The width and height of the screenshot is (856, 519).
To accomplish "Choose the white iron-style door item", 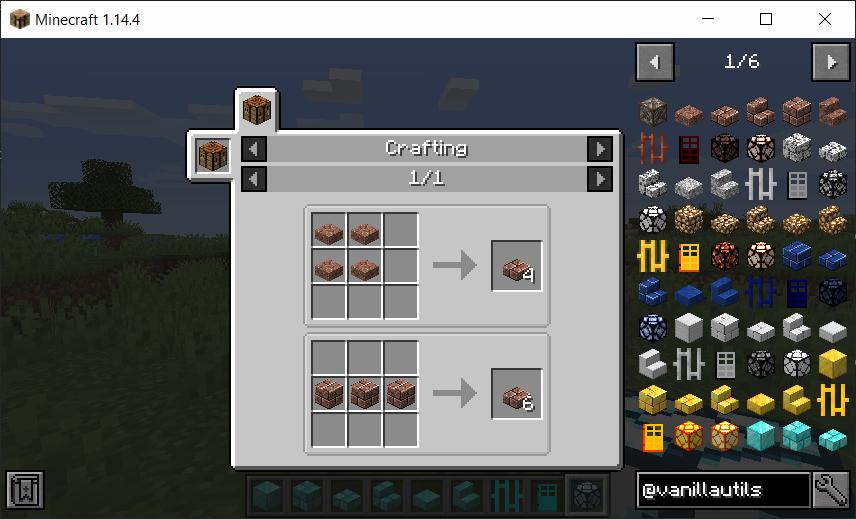I will [797, 185].
